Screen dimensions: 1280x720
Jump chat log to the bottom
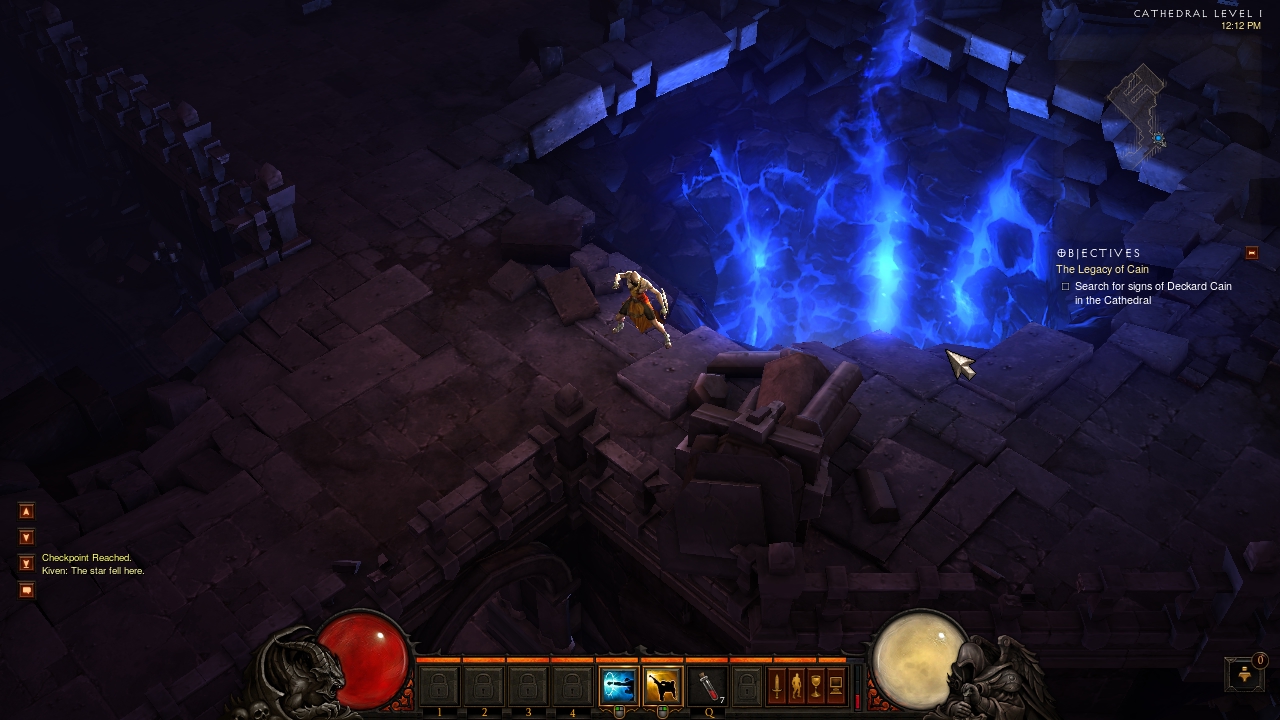click(27, 563)
